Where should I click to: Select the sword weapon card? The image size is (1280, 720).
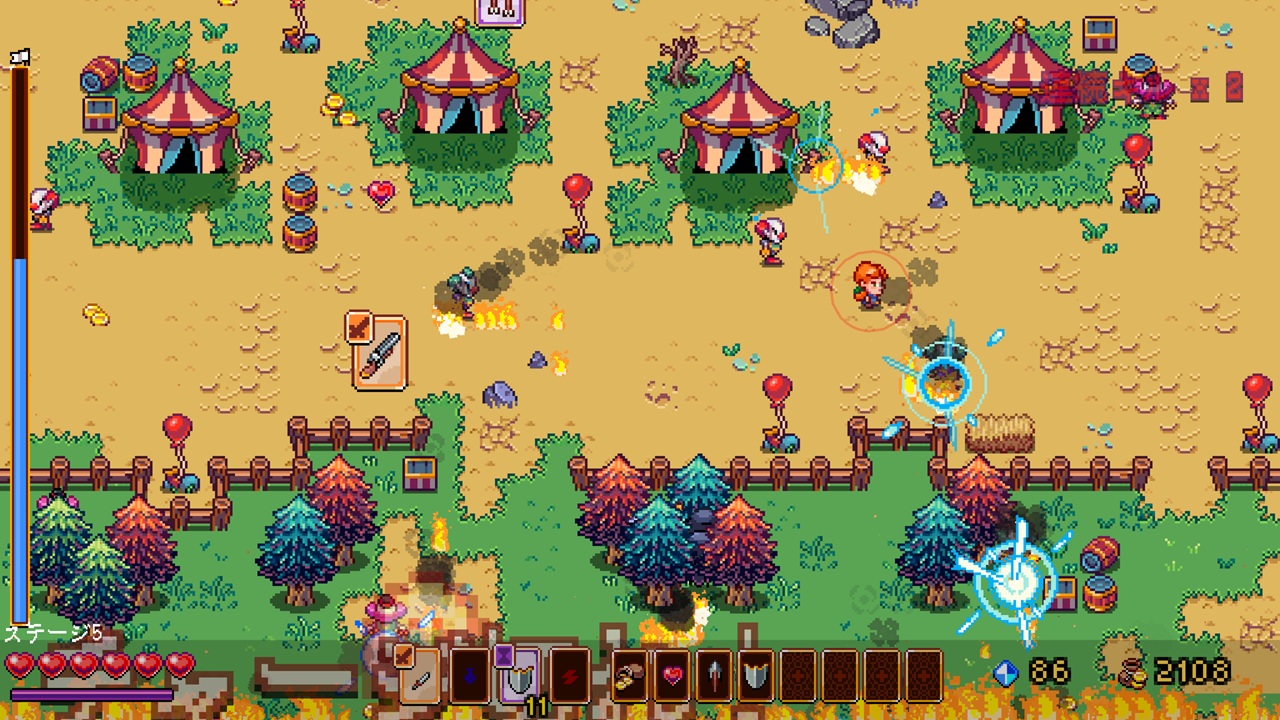coord(419,675)
